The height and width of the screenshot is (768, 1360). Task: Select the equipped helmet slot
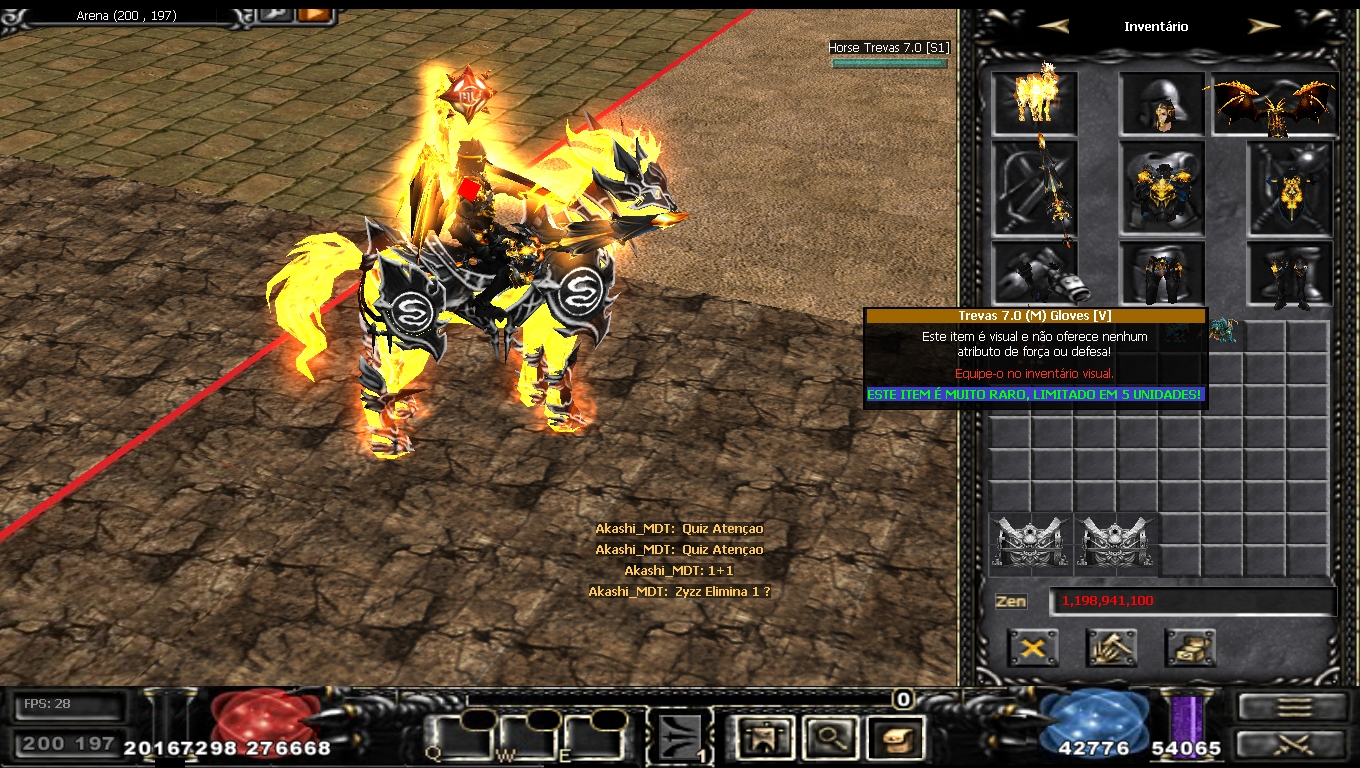pyautogui.click(x=1162, y=103)
